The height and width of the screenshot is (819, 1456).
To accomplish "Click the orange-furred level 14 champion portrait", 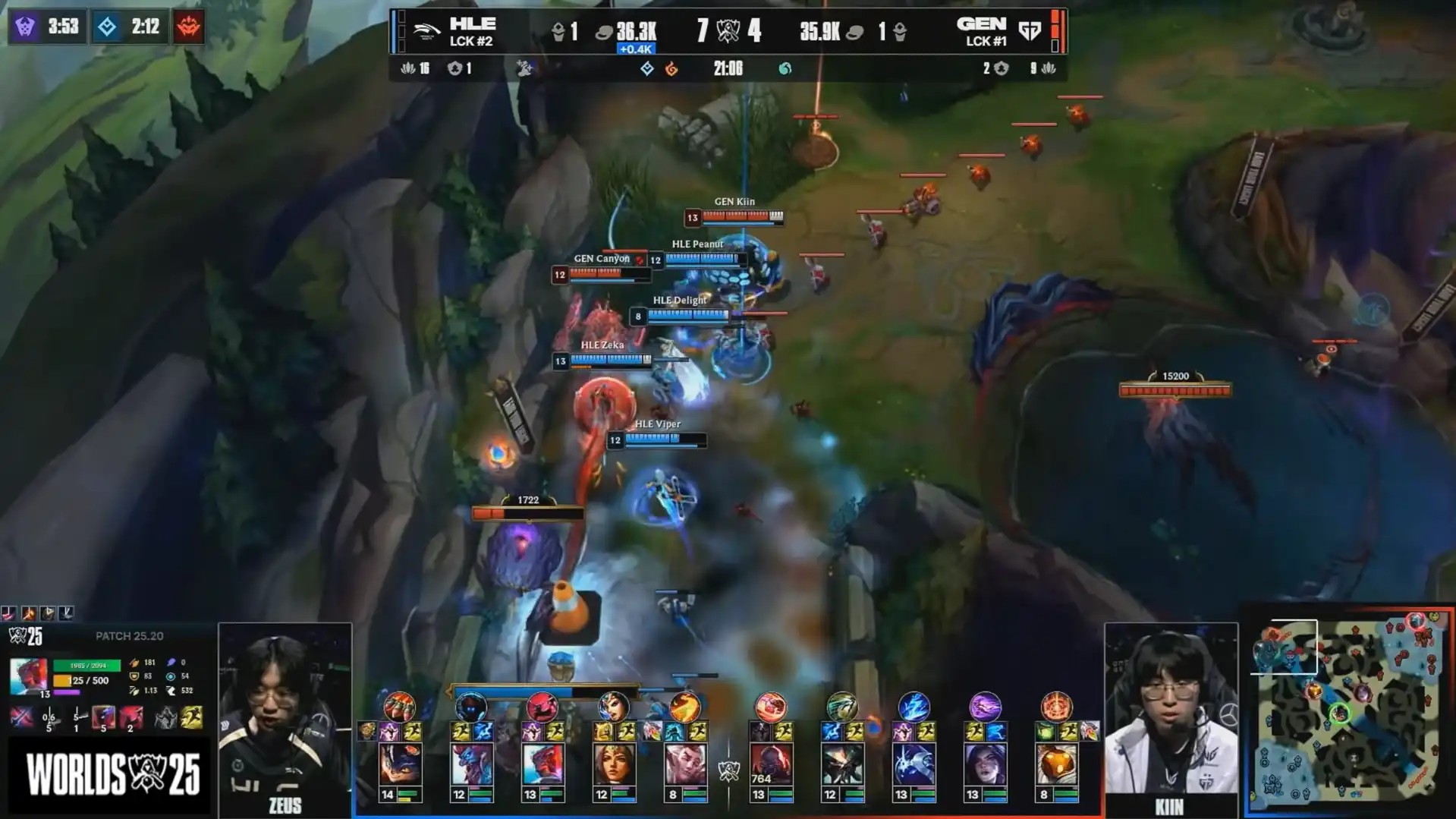I will click(400, 764).
